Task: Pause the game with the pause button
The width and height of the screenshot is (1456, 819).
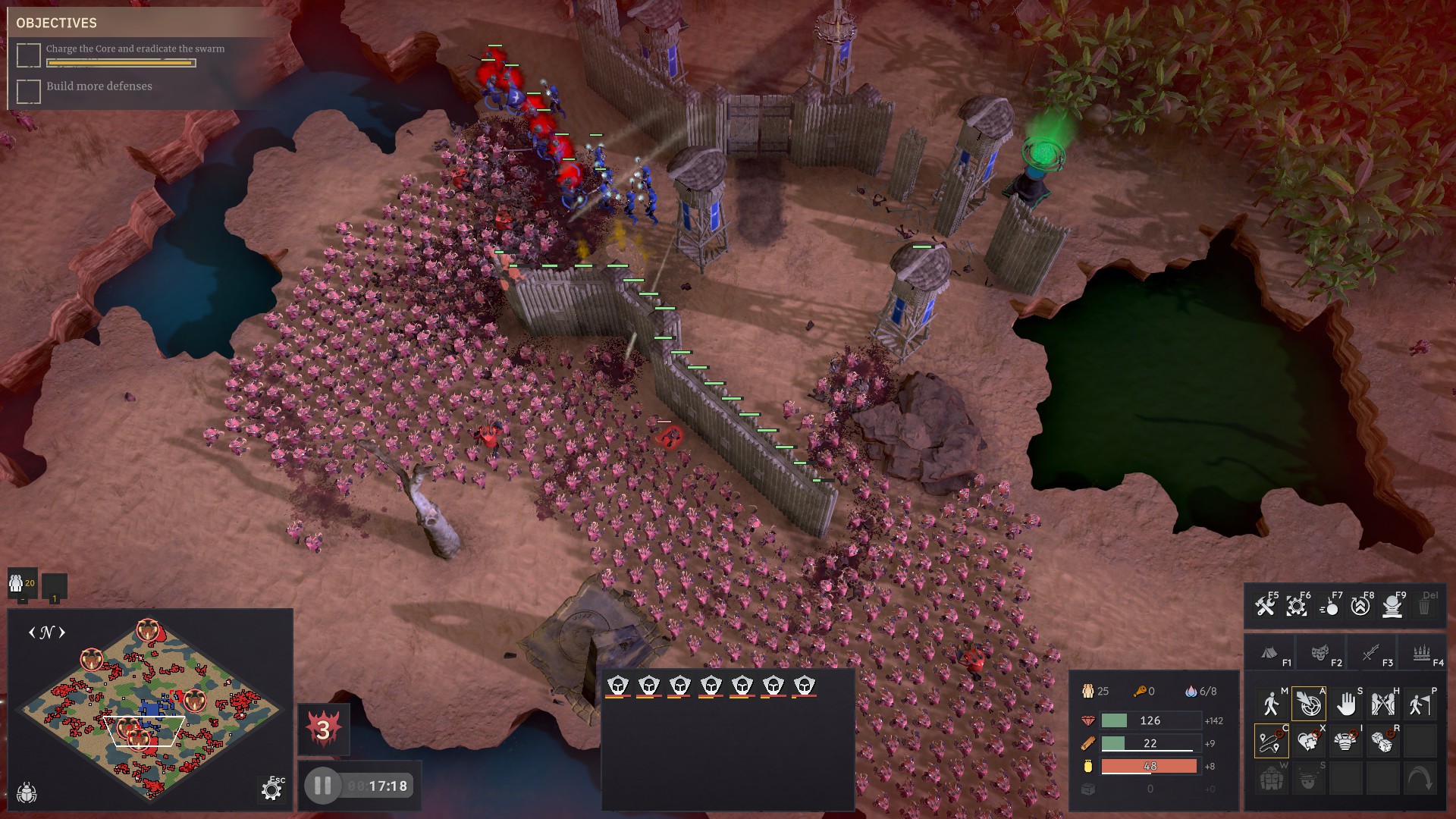Action: (x=322, y=786)
